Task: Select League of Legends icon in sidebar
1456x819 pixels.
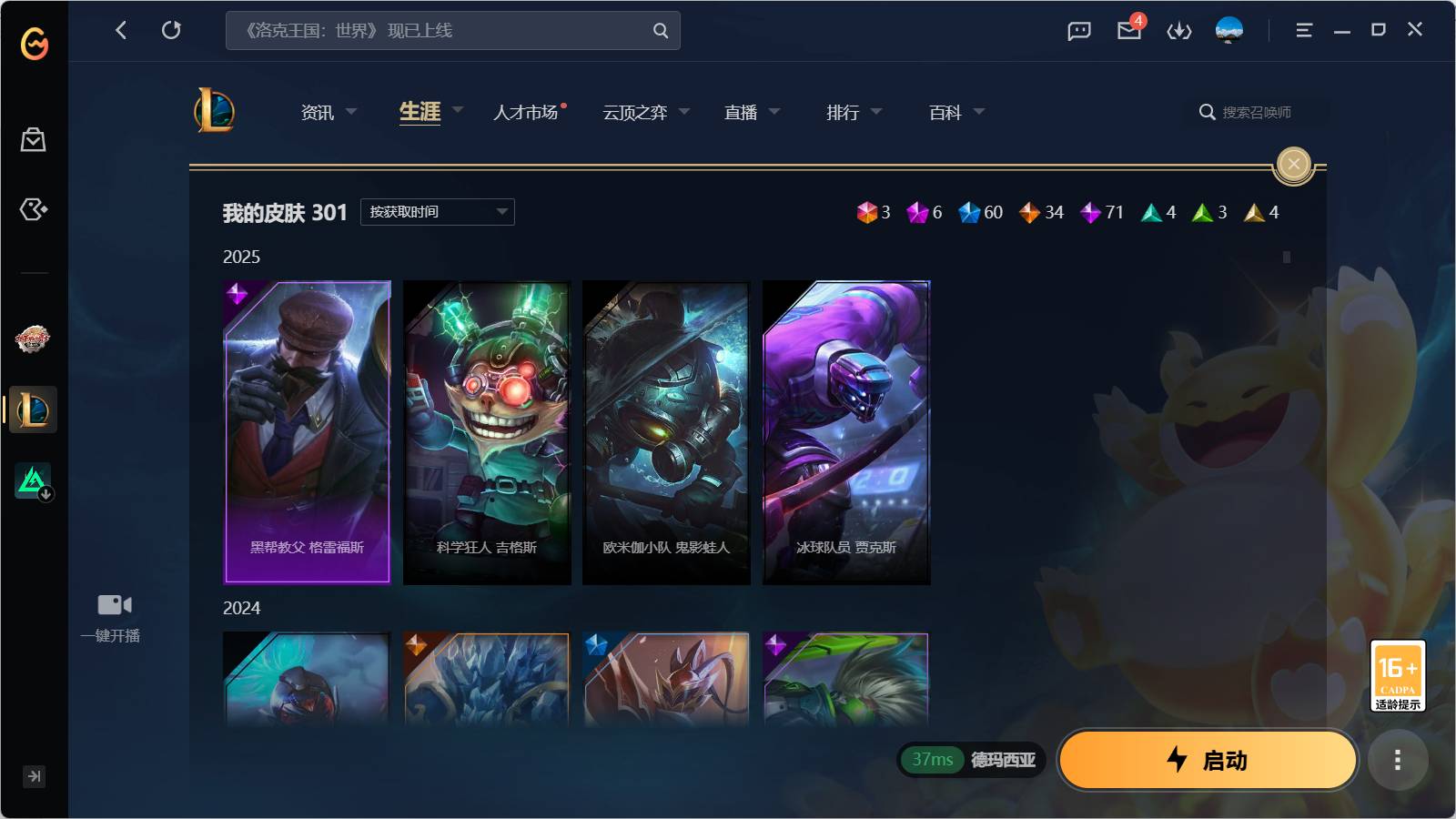Action: pyautogui.click(x=32, y=409)
